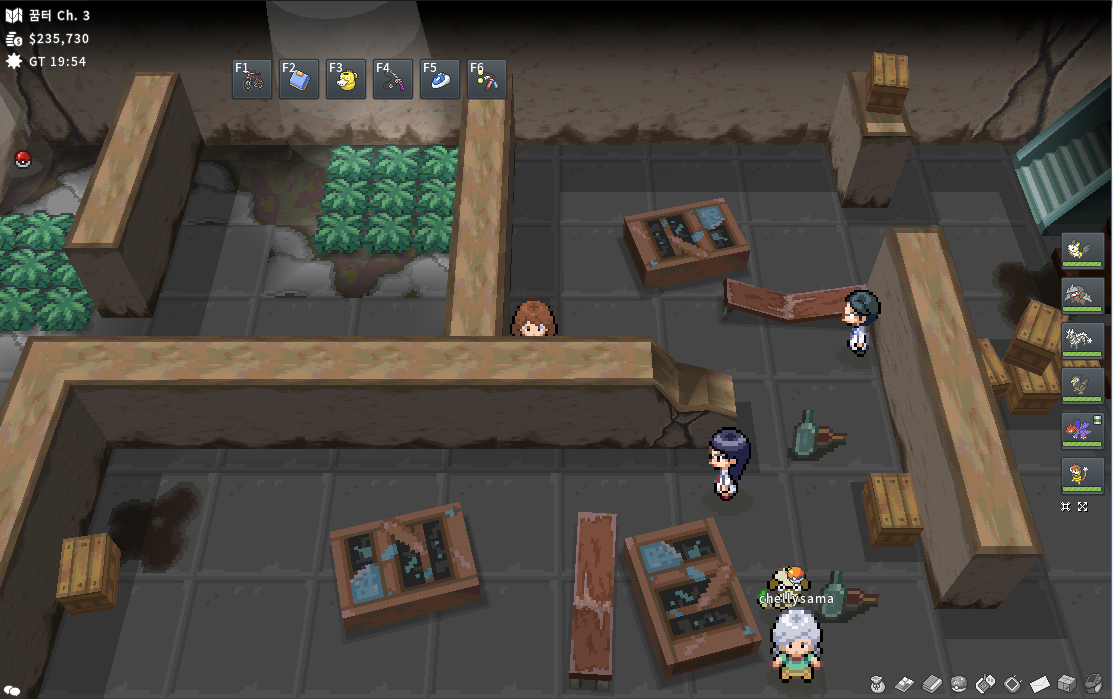Select the Excadrill party slot
Image resolution: width=1113 pixels, height=699 pixels.
1083,295
